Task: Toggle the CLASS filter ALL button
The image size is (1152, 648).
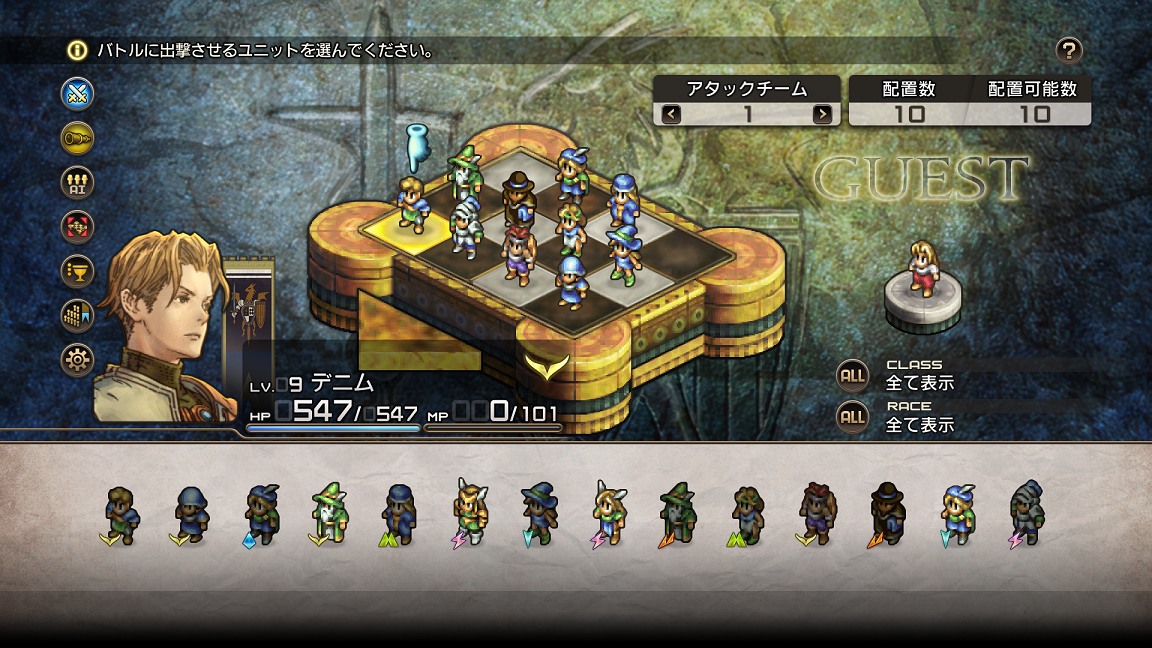Action: (x=852, y=375)
